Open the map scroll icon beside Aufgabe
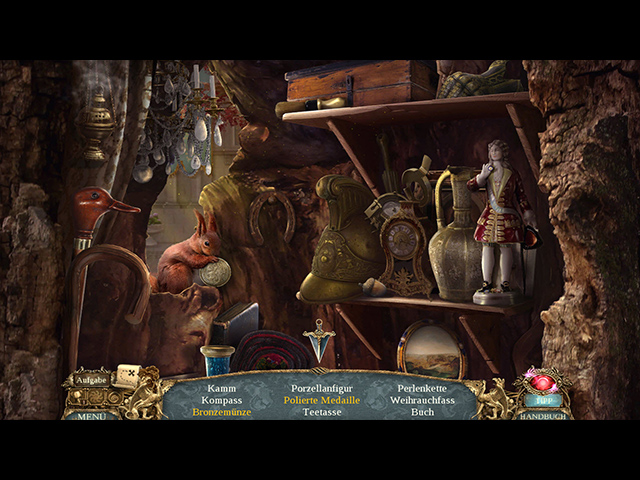Screen dimensions: 640x480 pyautogui.click(x=127, y=376)
